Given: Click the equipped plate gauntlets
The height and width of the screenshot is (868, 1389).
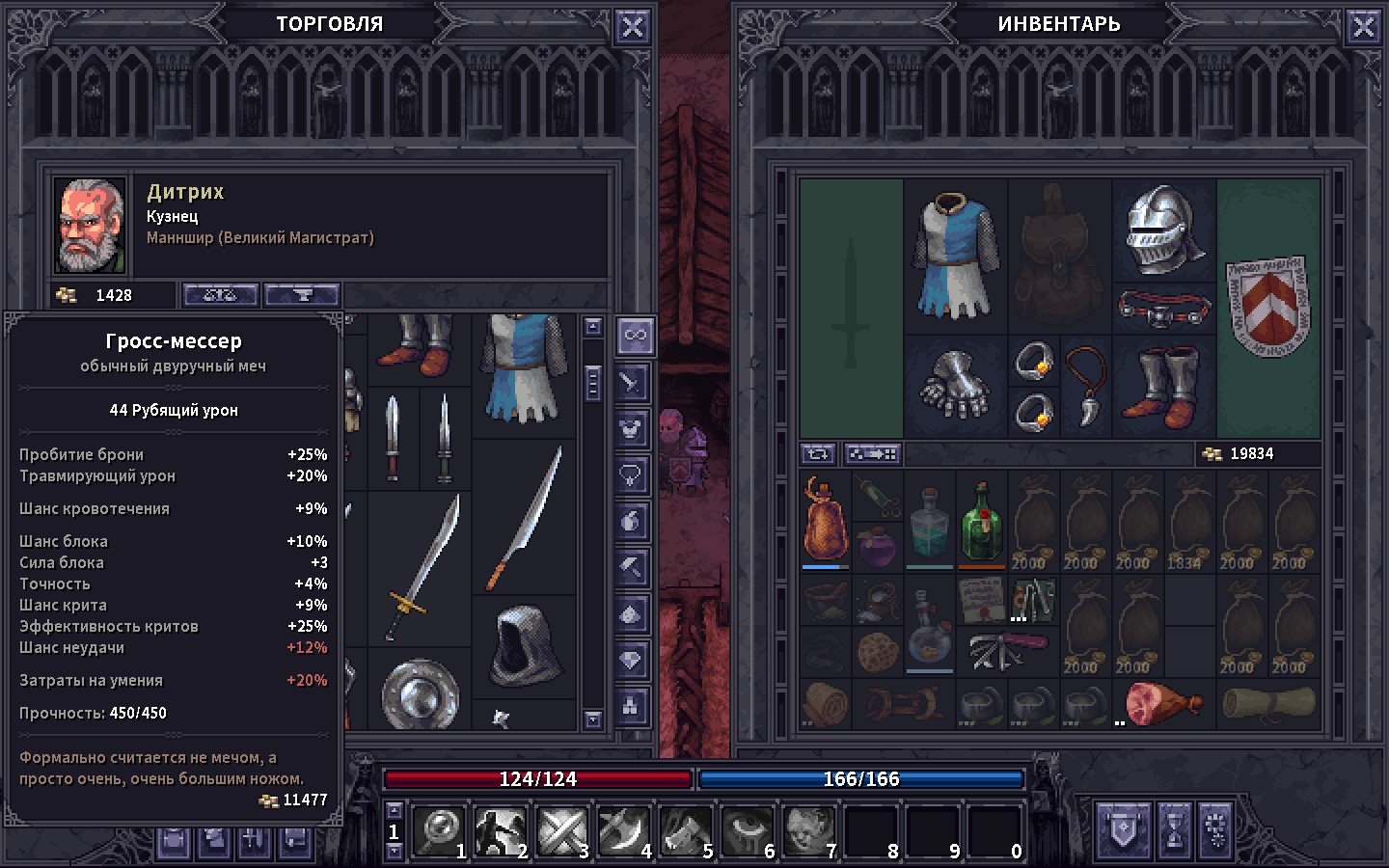Looking at the screenshot, I should pos(955,386).
